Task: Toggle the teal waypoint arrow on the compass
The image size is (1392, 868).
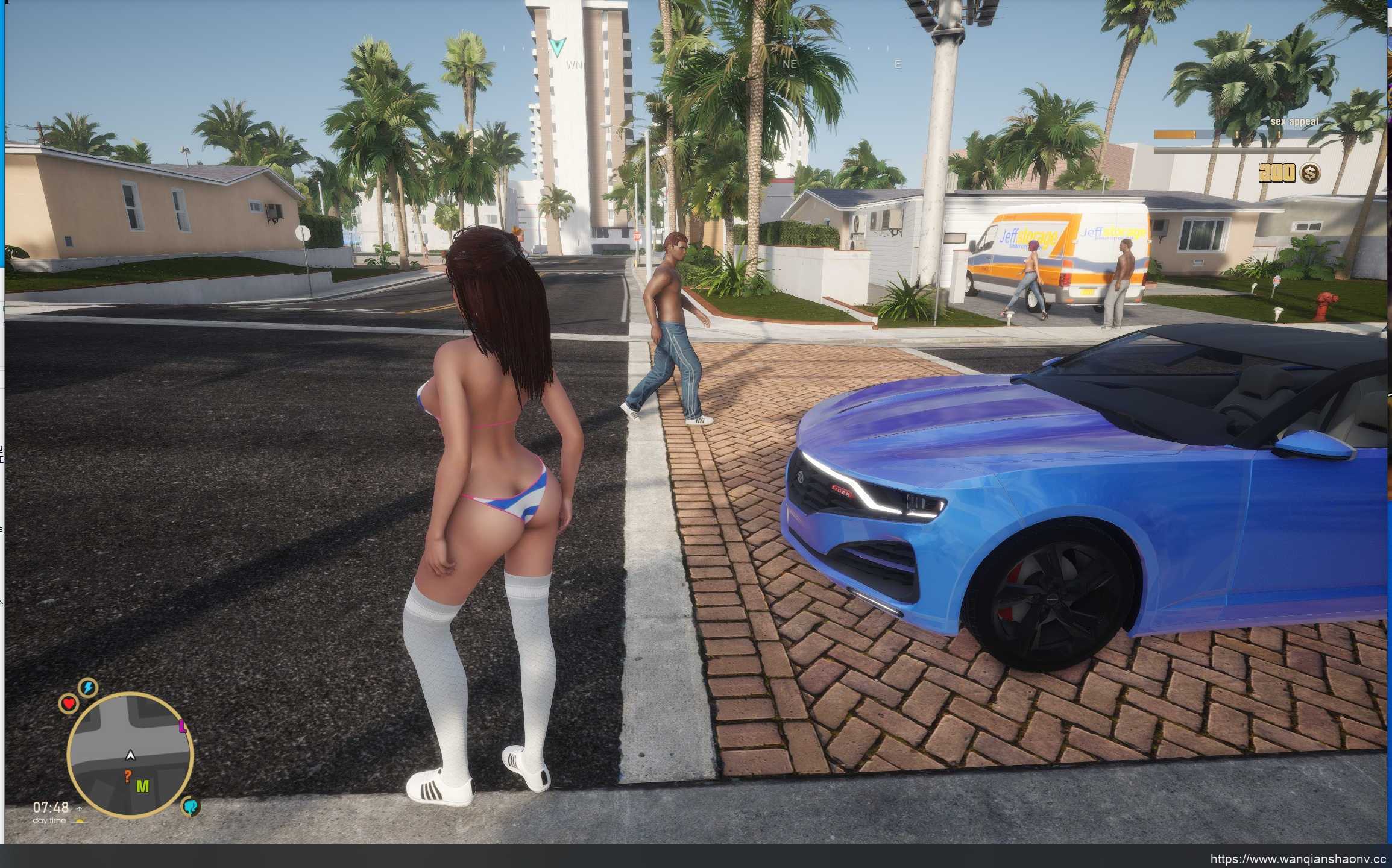Action: coord(558,44)
